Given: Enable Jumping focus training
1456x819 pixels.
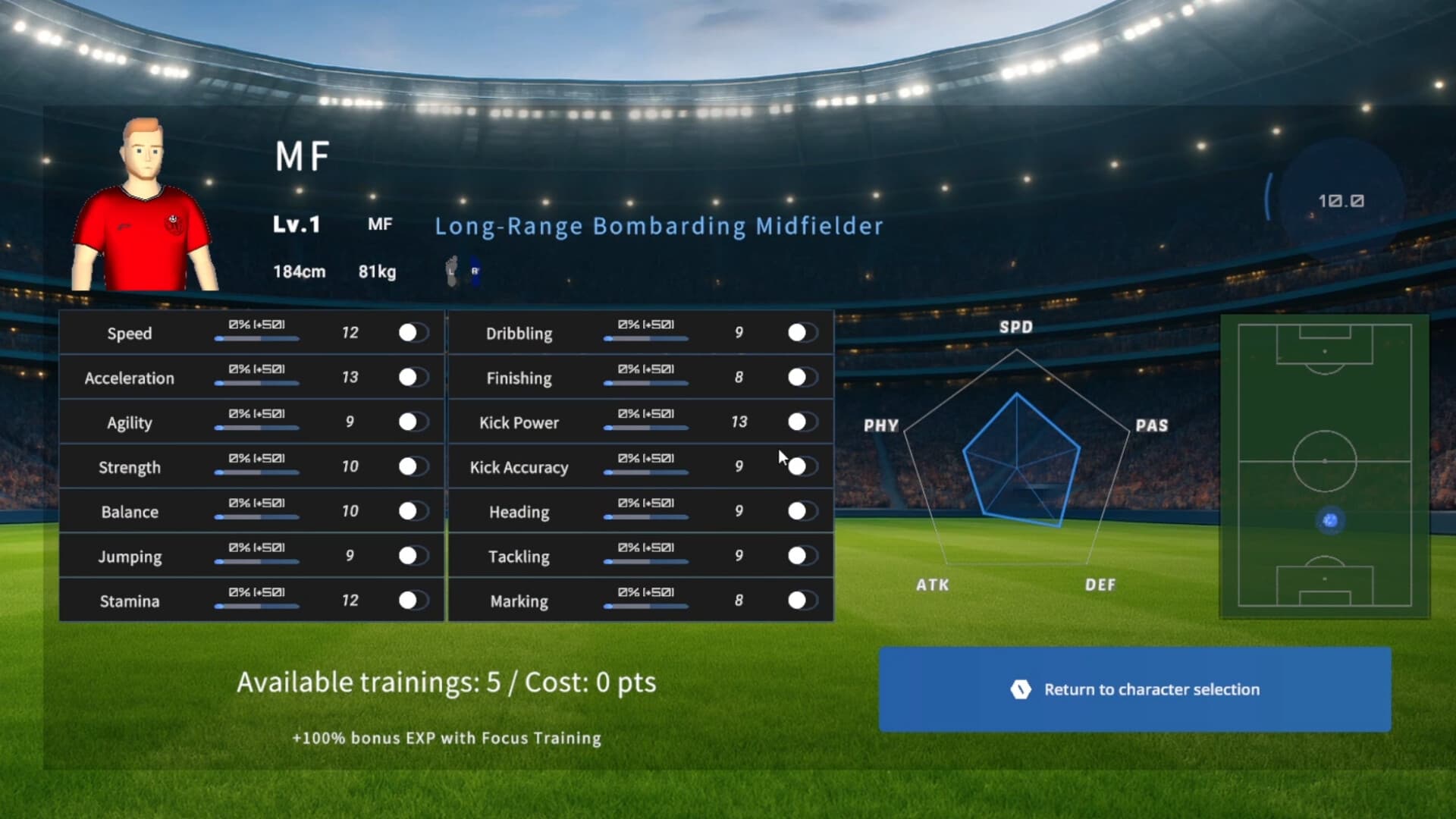Looking at the screenshot, I should tap(413, 557).
